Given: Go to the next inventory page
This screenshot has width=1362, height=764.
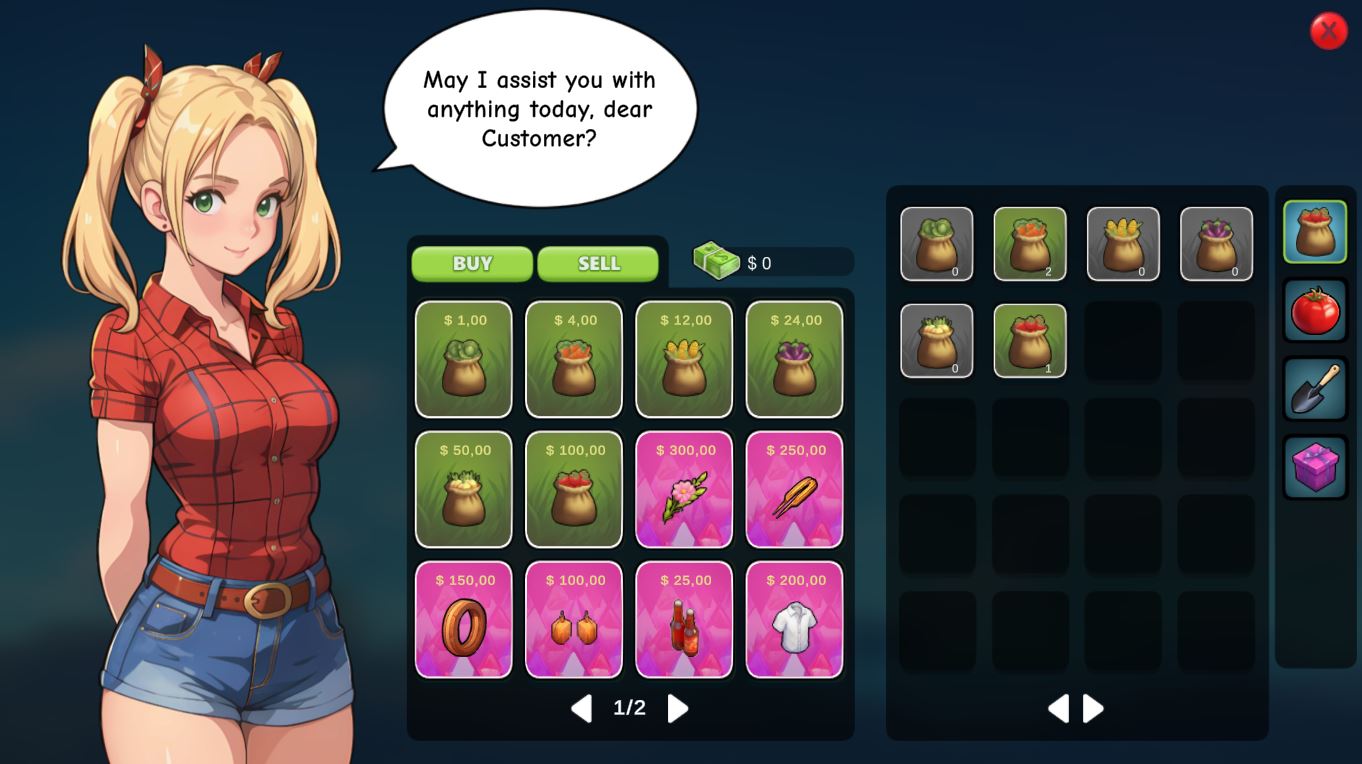Looking at the screenshot, I should (1094, 709).
